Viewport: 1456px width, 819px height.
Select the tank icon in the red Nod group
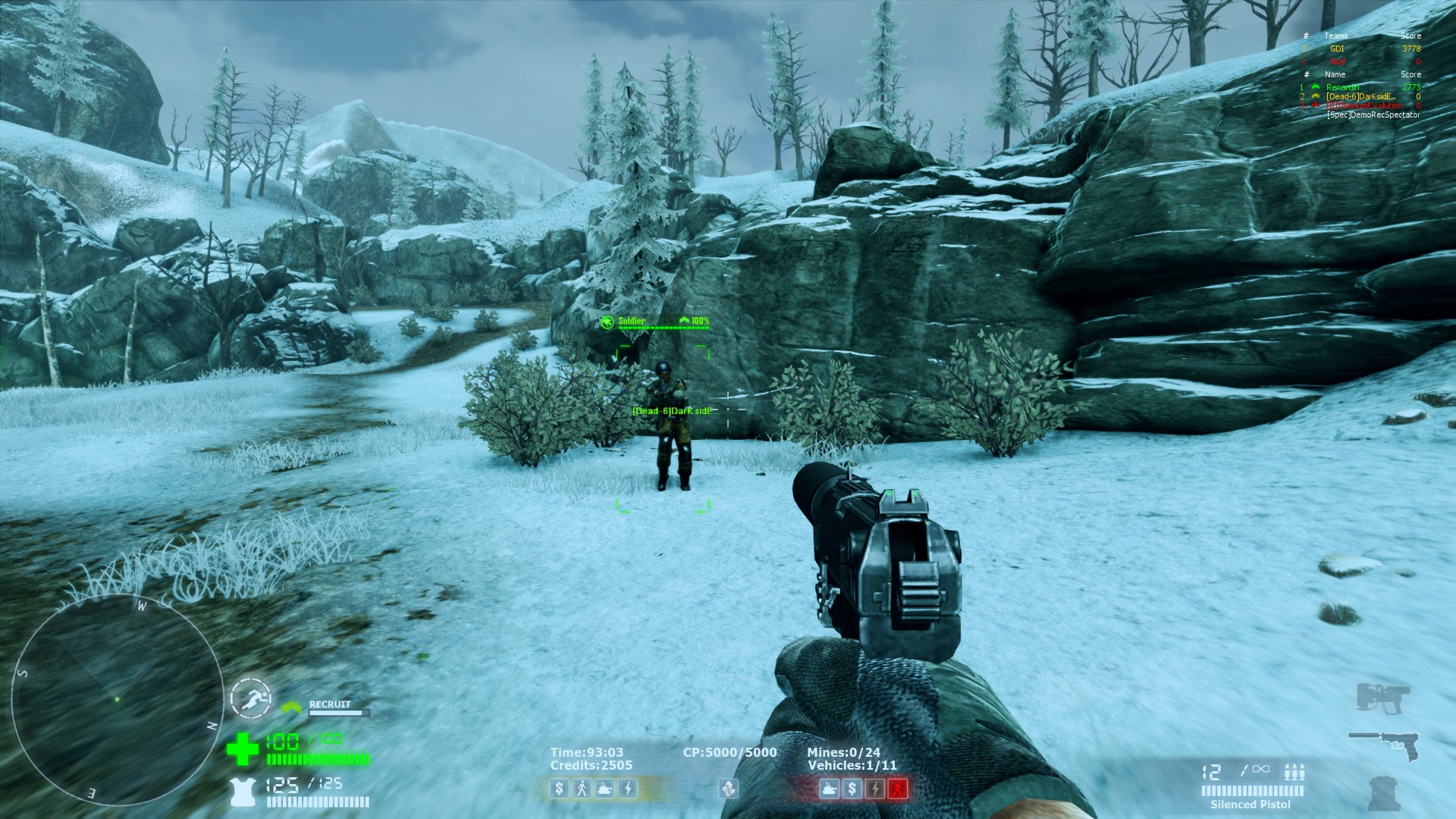coord(830,789)
